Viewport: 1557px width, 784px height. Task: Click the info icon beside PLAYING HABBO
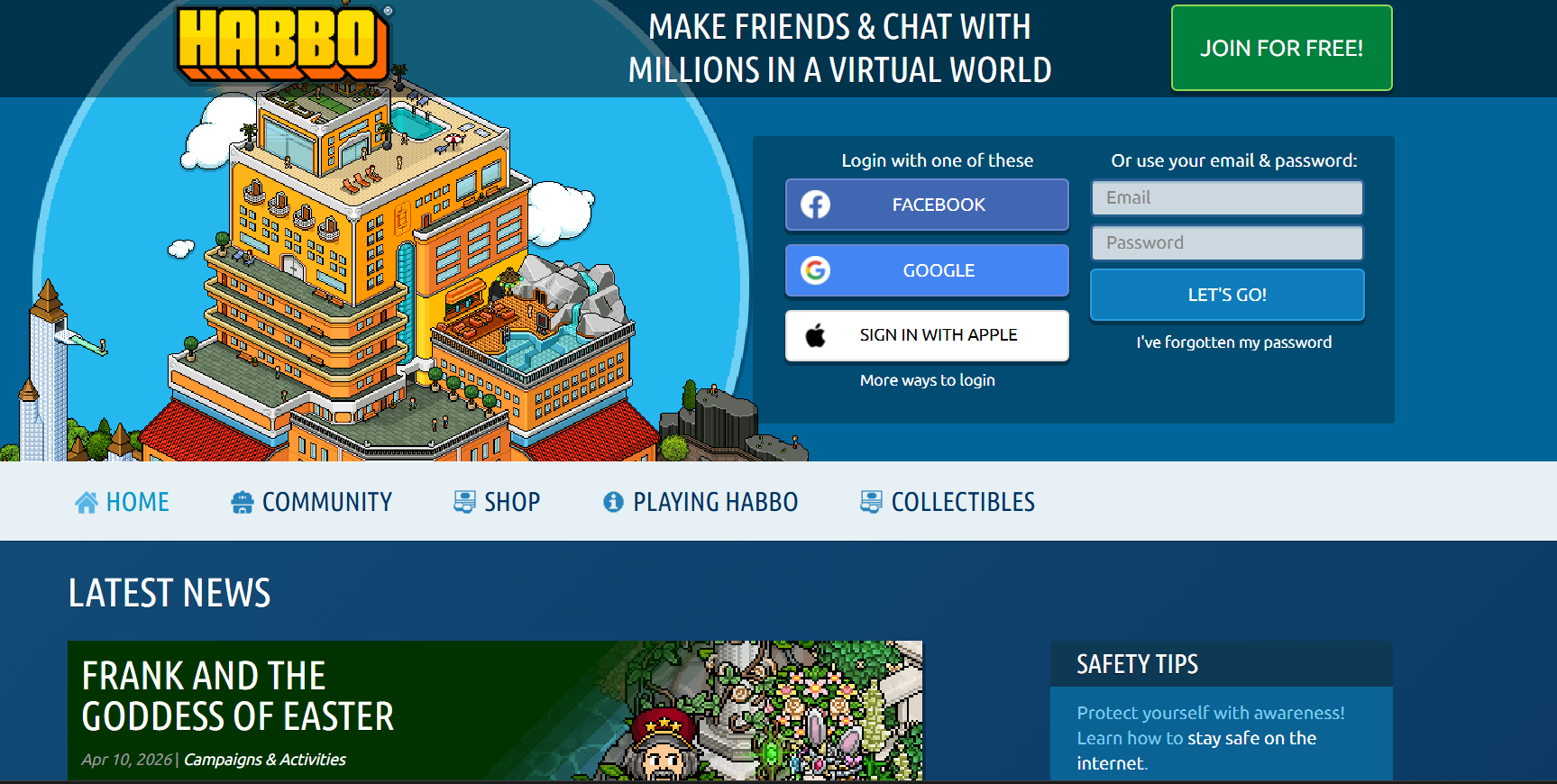point(612,501)
